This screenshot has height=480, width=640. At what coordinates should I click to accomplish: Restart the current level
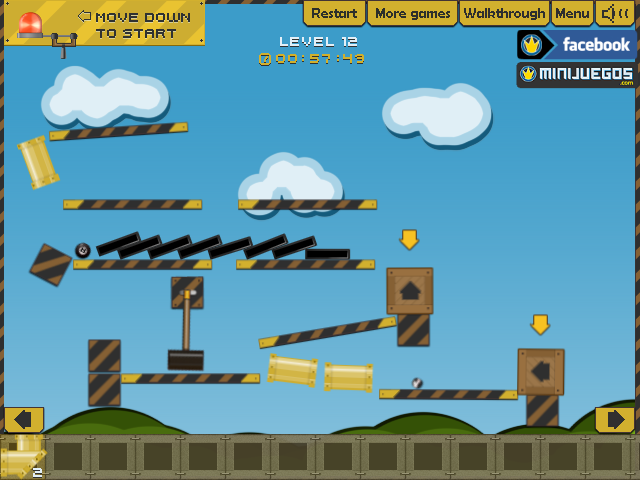[x=334, y=13]
